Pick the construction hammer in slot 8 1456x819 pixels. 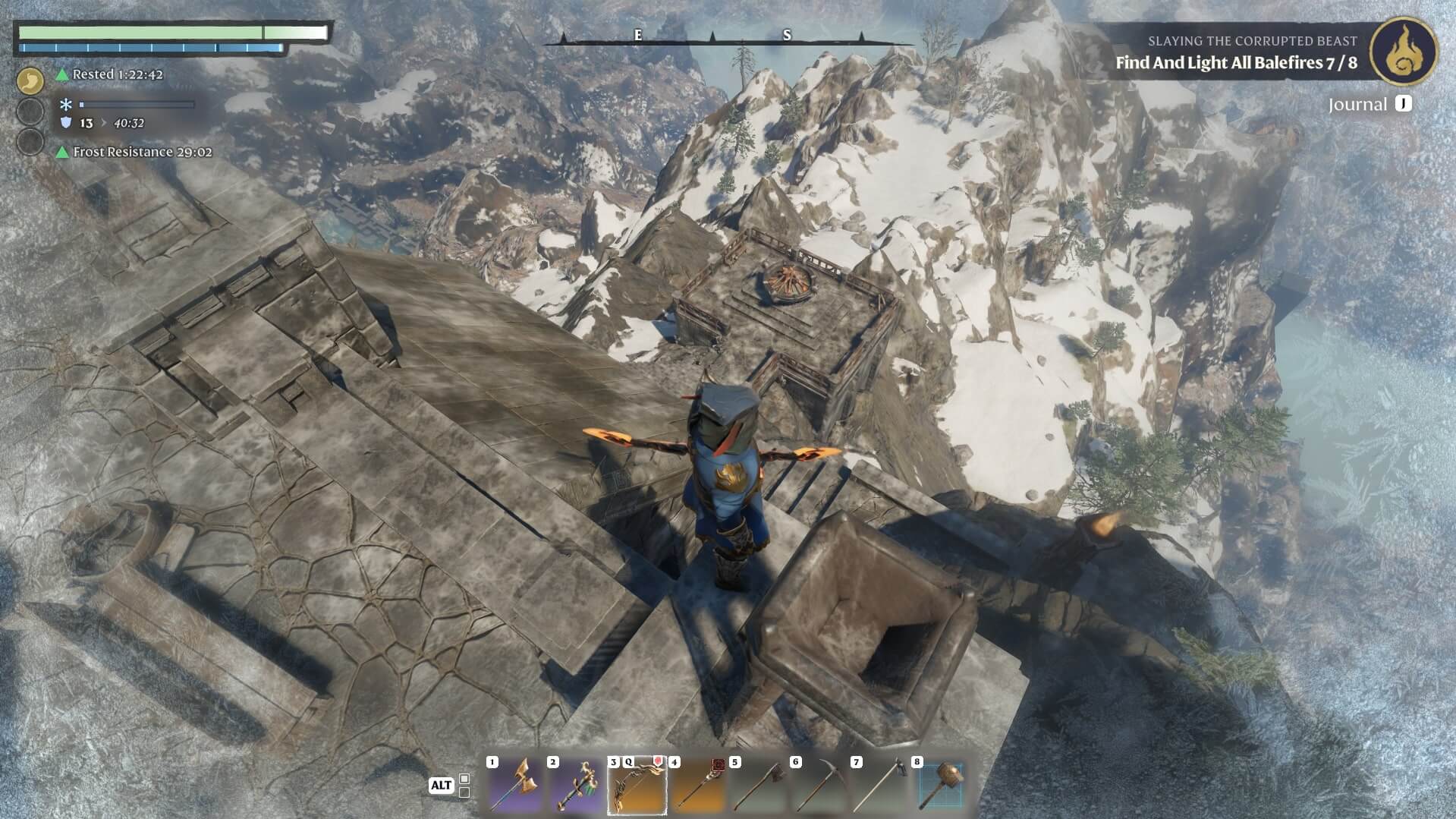[x=939, y=786]
